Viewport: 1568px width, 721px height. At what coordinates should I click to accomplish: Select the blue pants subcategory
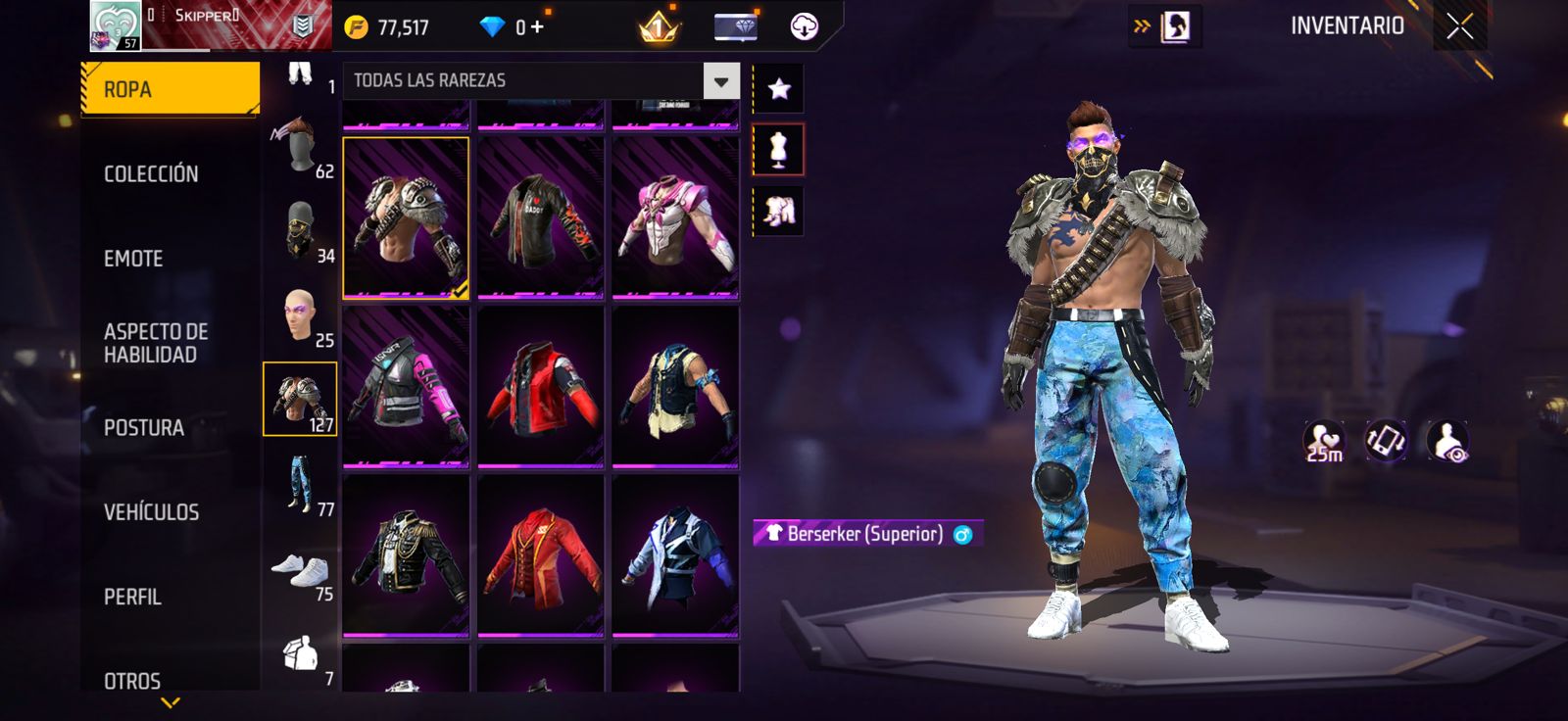300,483
